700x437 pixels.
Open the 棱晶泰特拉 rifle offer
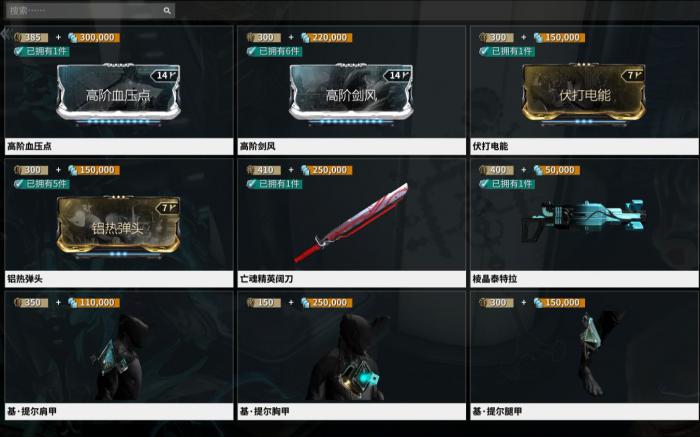pos(584,218)
